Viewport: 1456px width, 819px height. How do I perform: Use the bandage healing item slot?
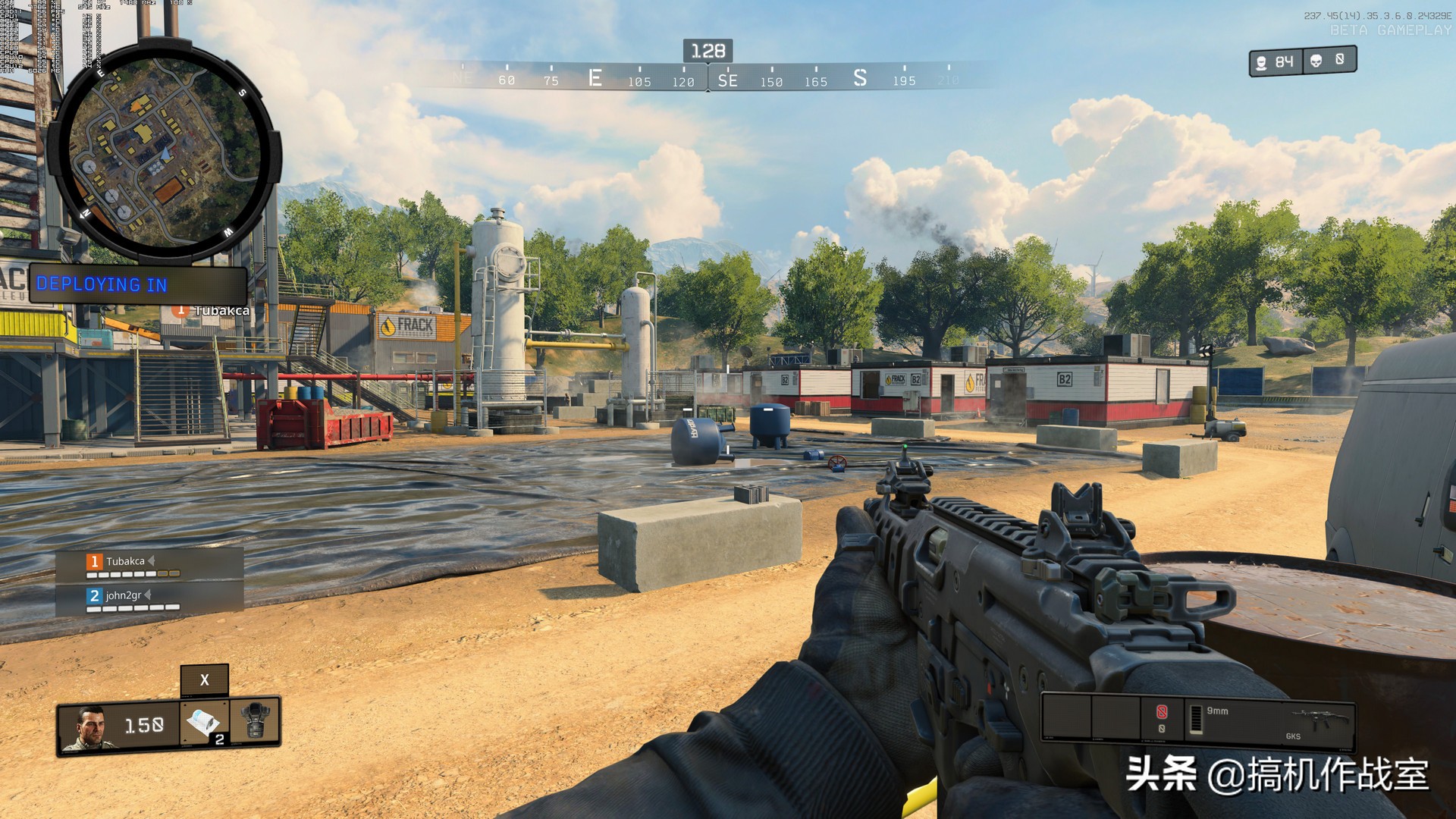(x=202, y=723)
